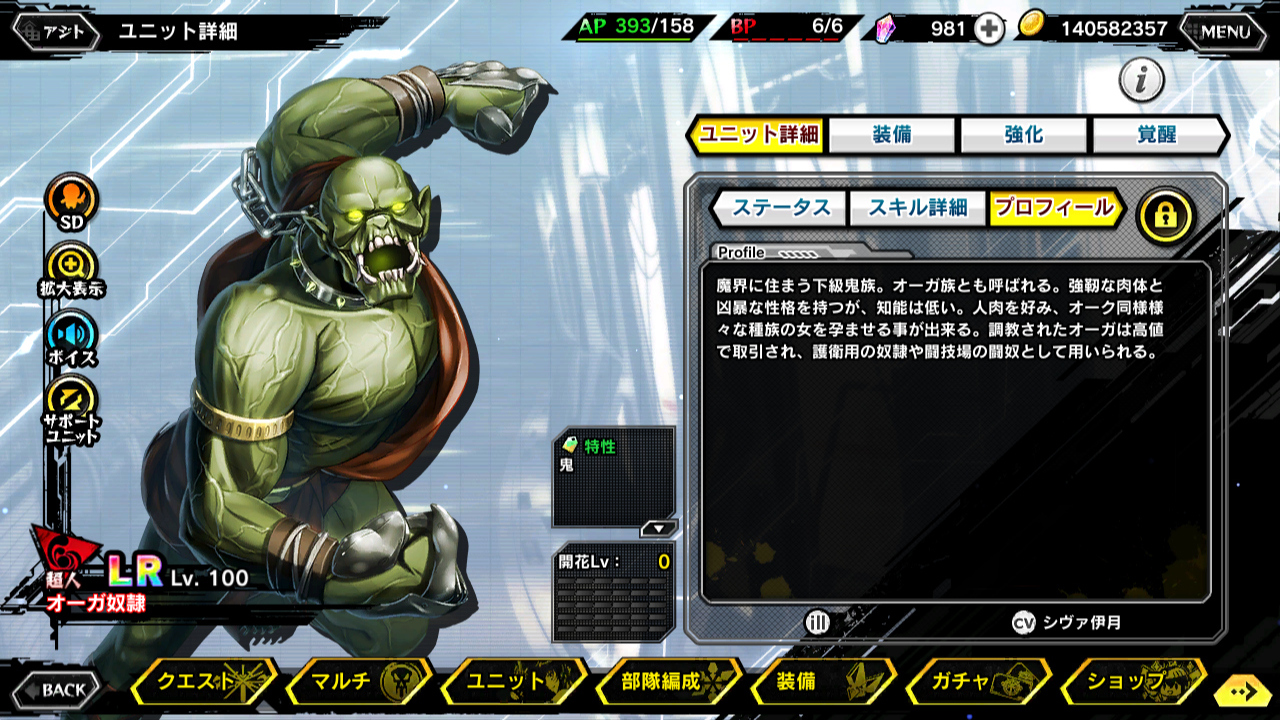1280x720 pixels.
Task: Switch to the 装備 top tab
Action: pyautogui.click(x=892, y=135)
